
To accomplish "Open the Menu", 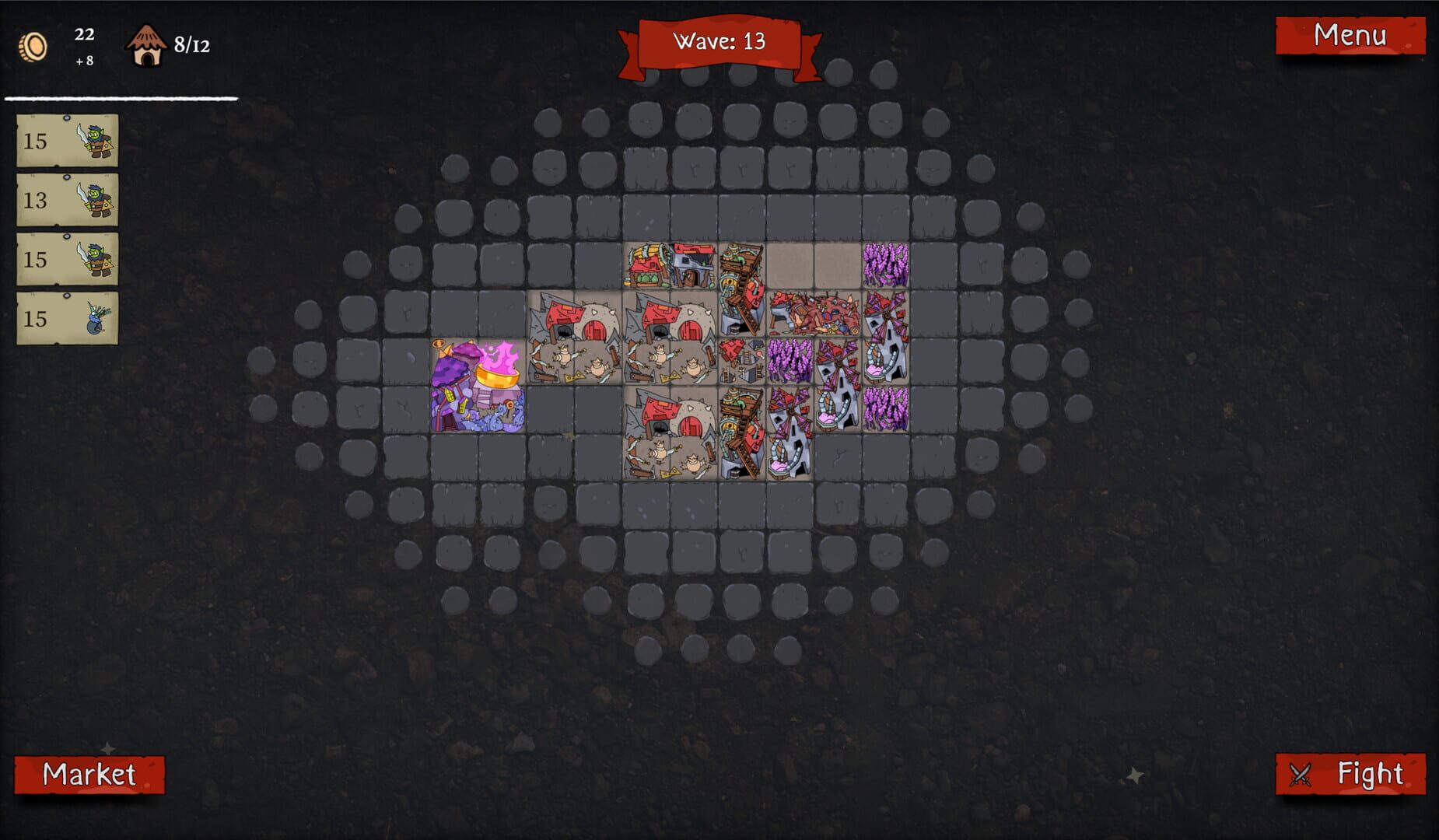I will pyautogui.click(x=1352, y=36).
